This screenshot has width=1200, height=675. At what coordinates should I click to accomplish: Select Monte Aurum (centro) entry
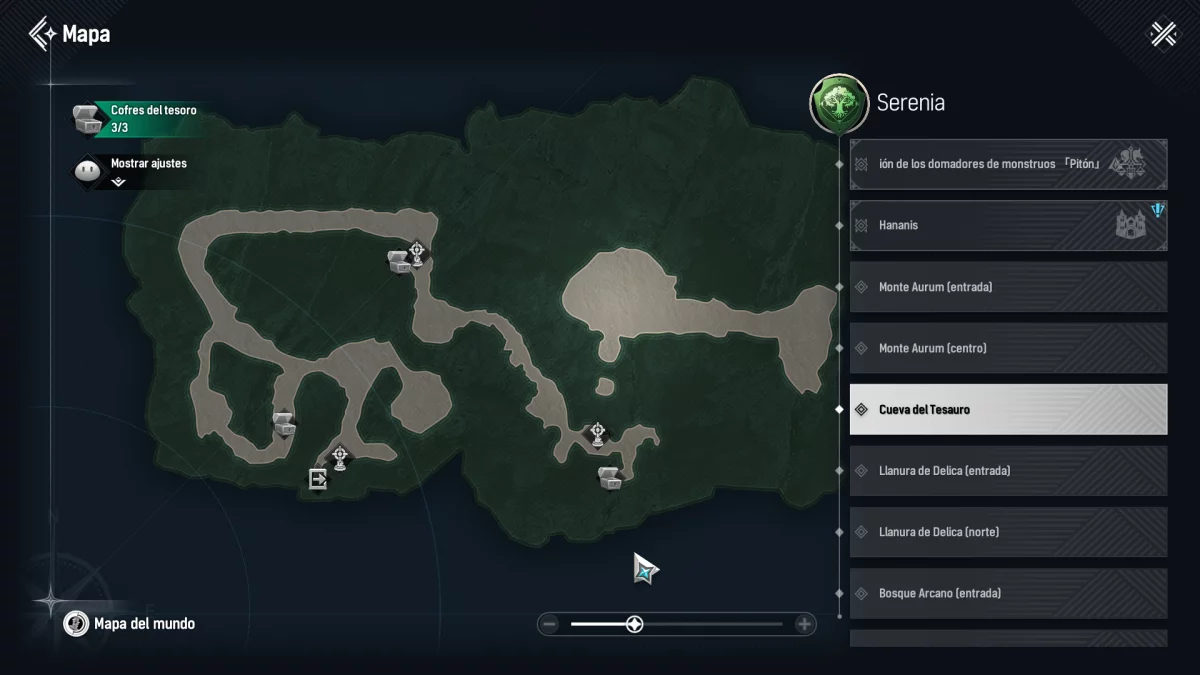pyautogui.click(x=1008, y=348)
